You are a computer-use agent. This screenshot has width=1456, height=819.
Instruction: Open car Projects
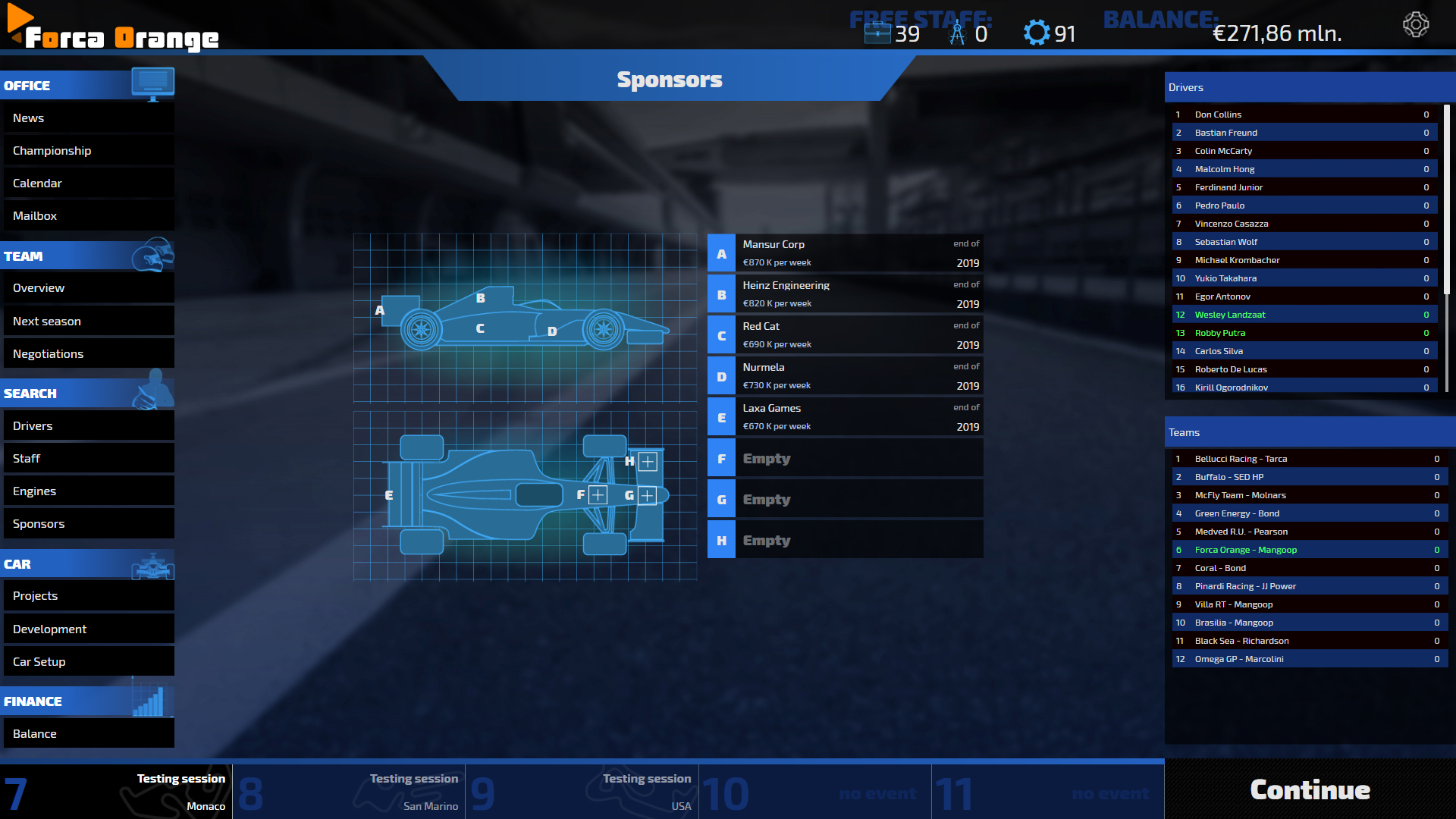(x=88, y=596)
